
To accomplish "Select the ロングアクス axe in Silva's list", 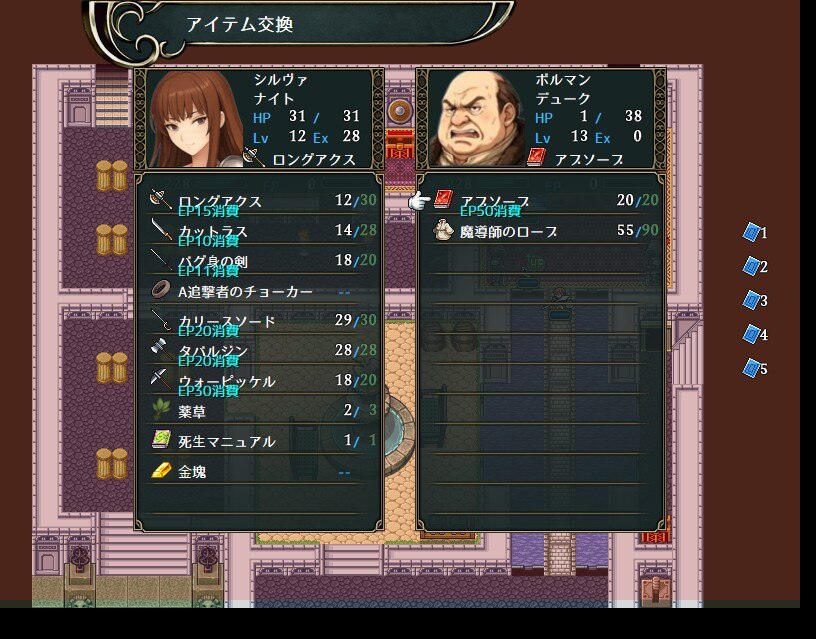I will point(258,201).
